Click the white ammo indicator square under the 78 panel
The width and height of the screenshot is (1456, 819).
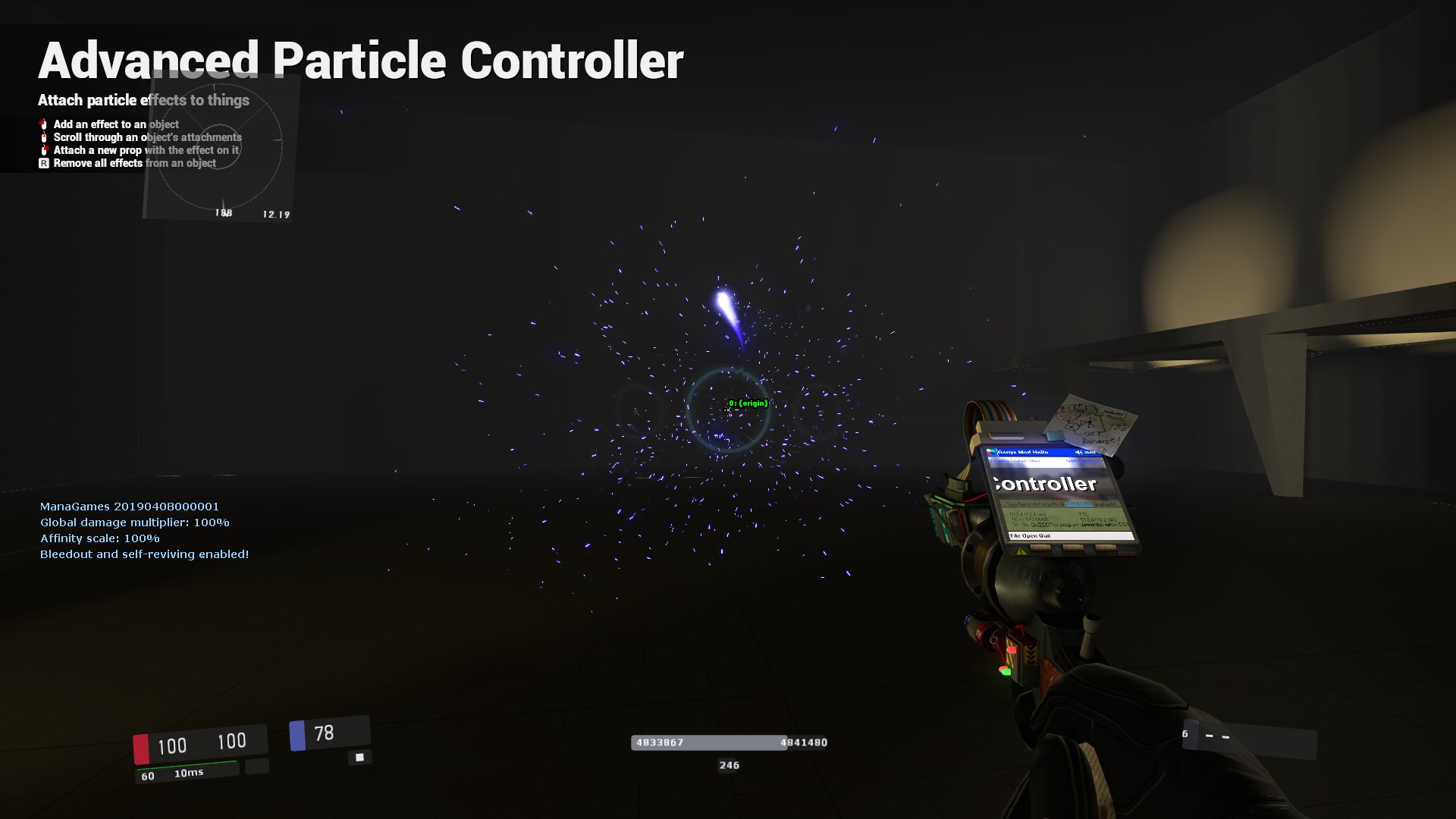[x=359, y=756]
